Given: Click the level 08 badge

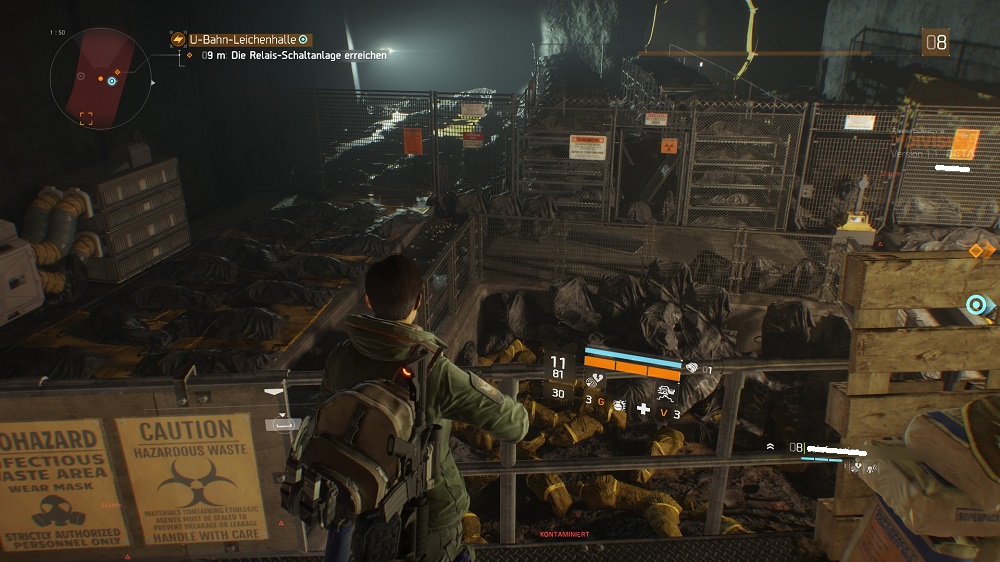Looking at the screenshot, I should (x=935, y=43).
